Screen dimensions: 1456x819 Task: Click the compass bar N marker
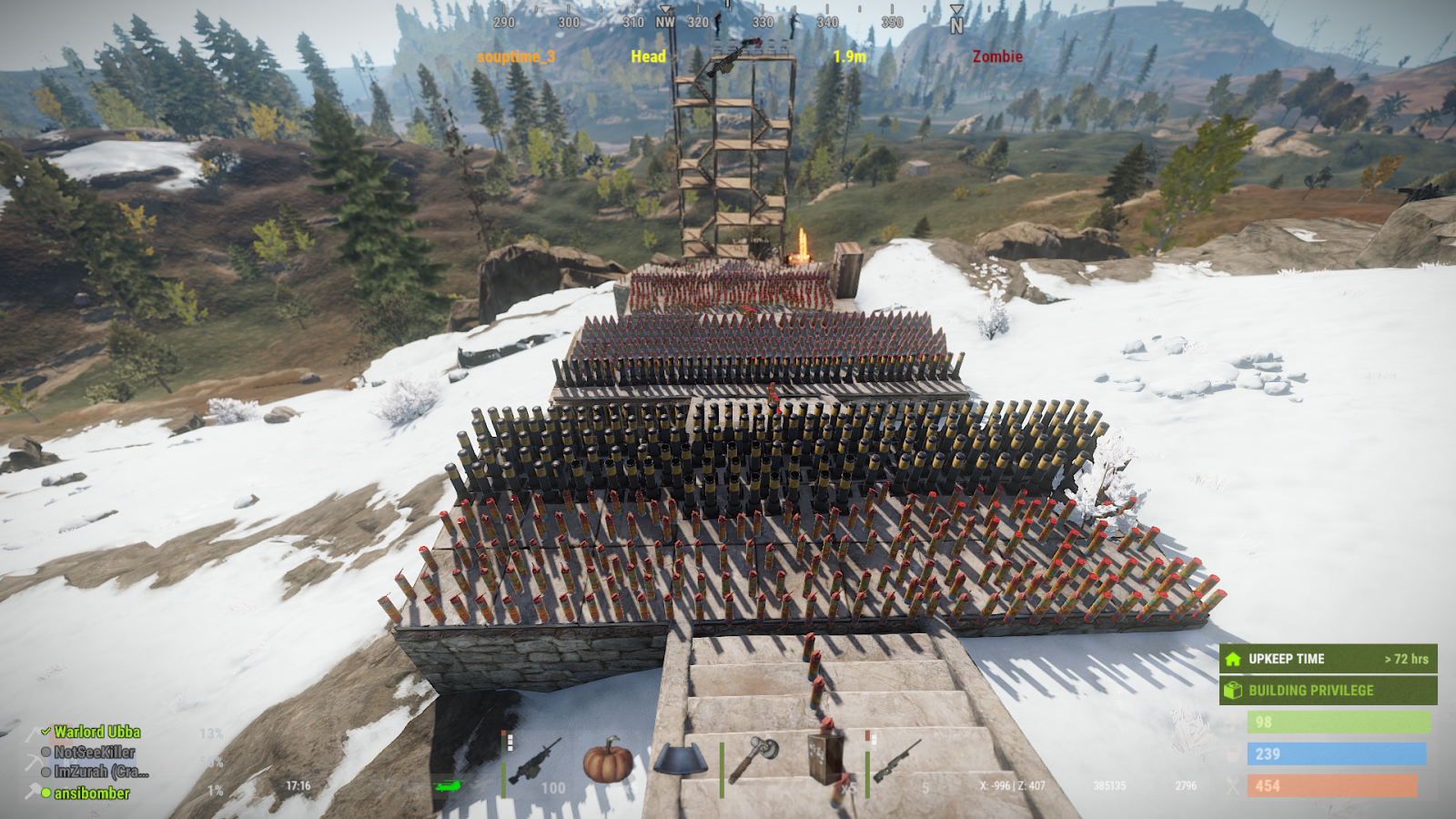coord(956,23)
